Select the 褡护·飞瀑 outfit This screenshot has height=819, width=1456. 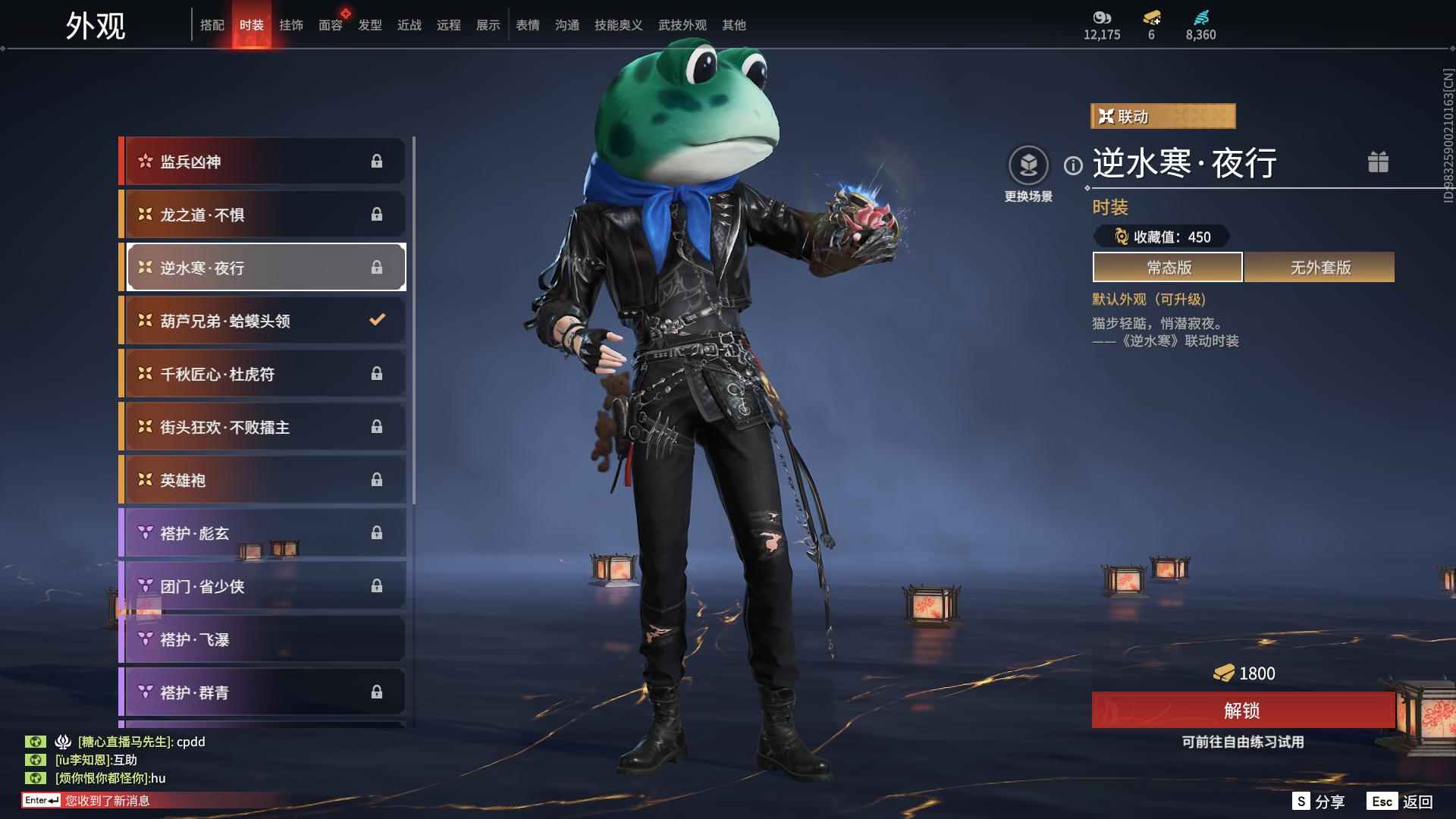(262, 639)
